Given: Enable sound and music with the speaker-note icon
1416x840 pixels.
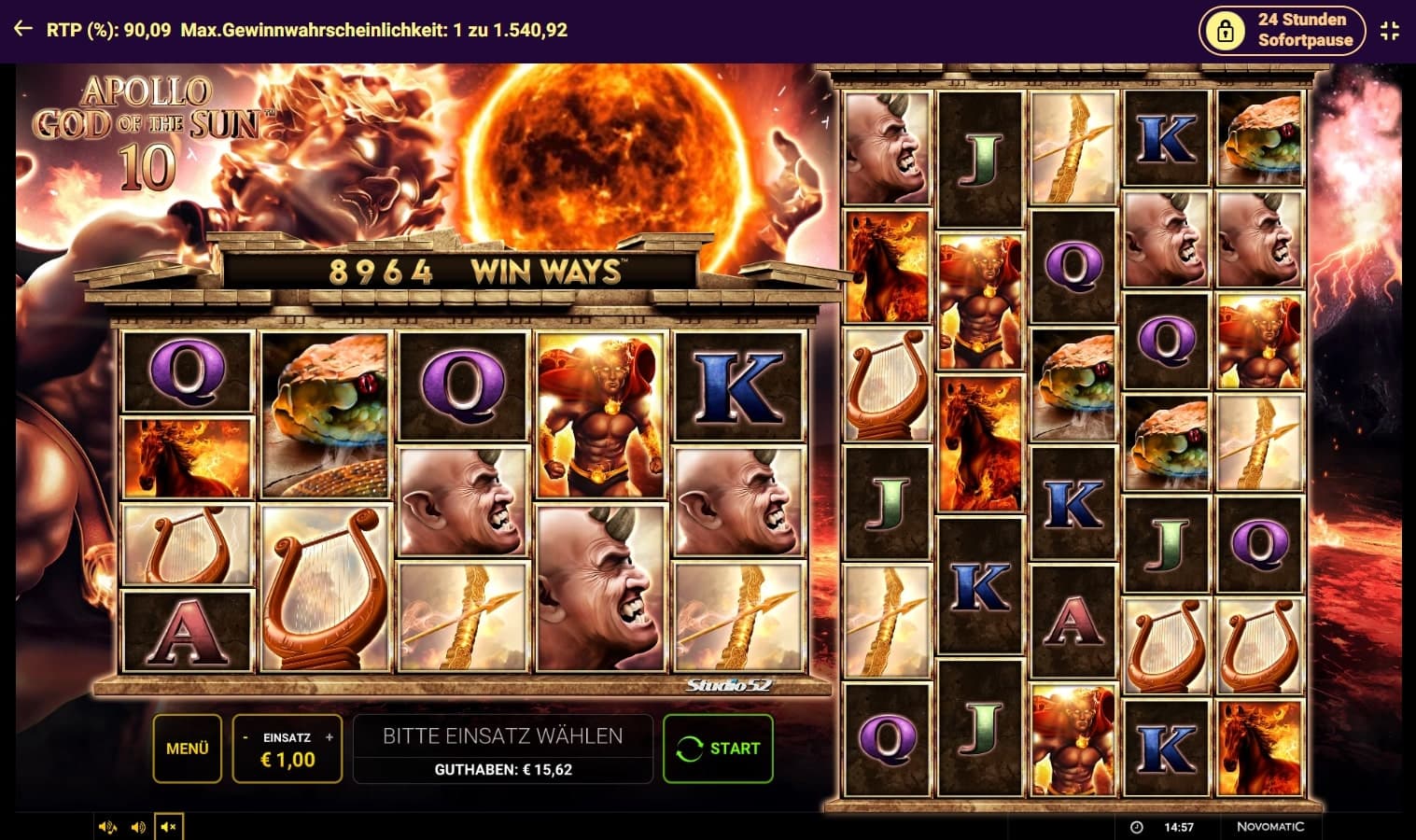Looking at the screenshot, I should point(107,827).
